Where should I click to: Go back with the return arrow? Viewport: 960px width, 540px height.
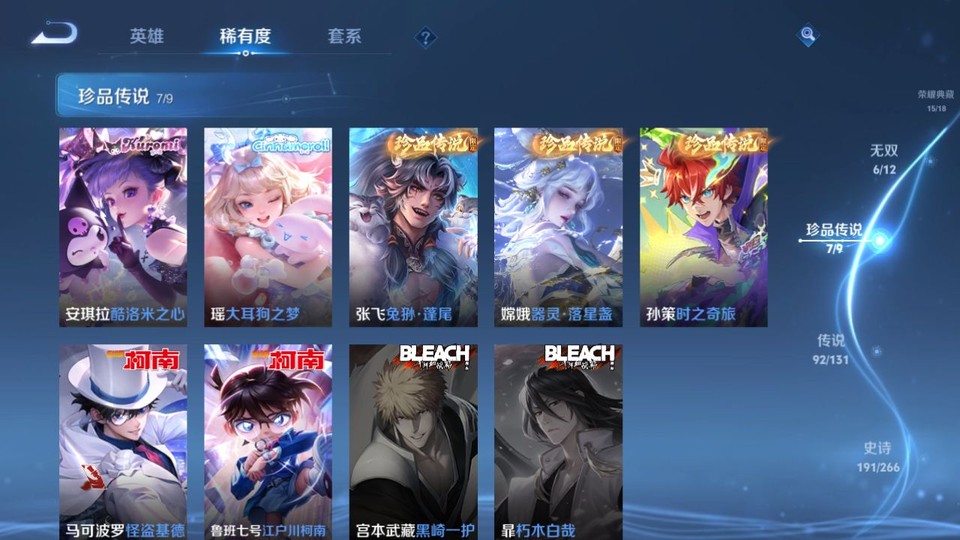point(54,34)
